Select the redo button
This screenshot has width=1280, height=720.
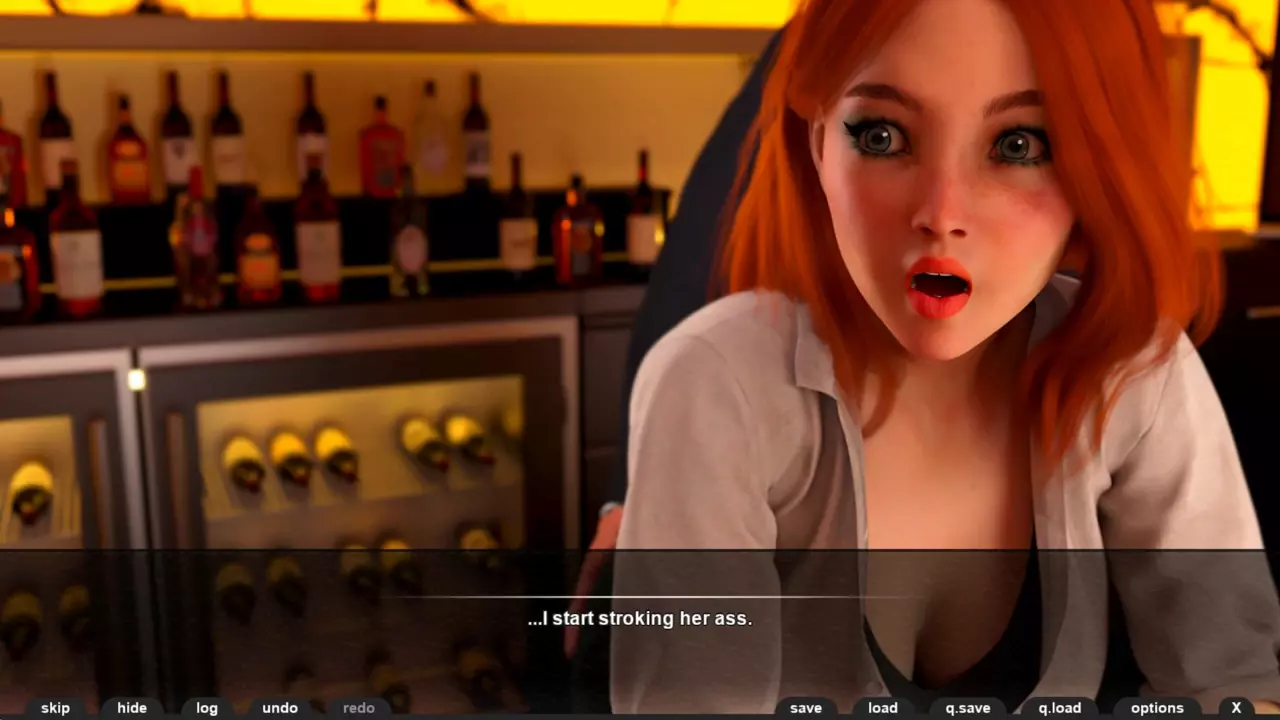coord(358,708)
